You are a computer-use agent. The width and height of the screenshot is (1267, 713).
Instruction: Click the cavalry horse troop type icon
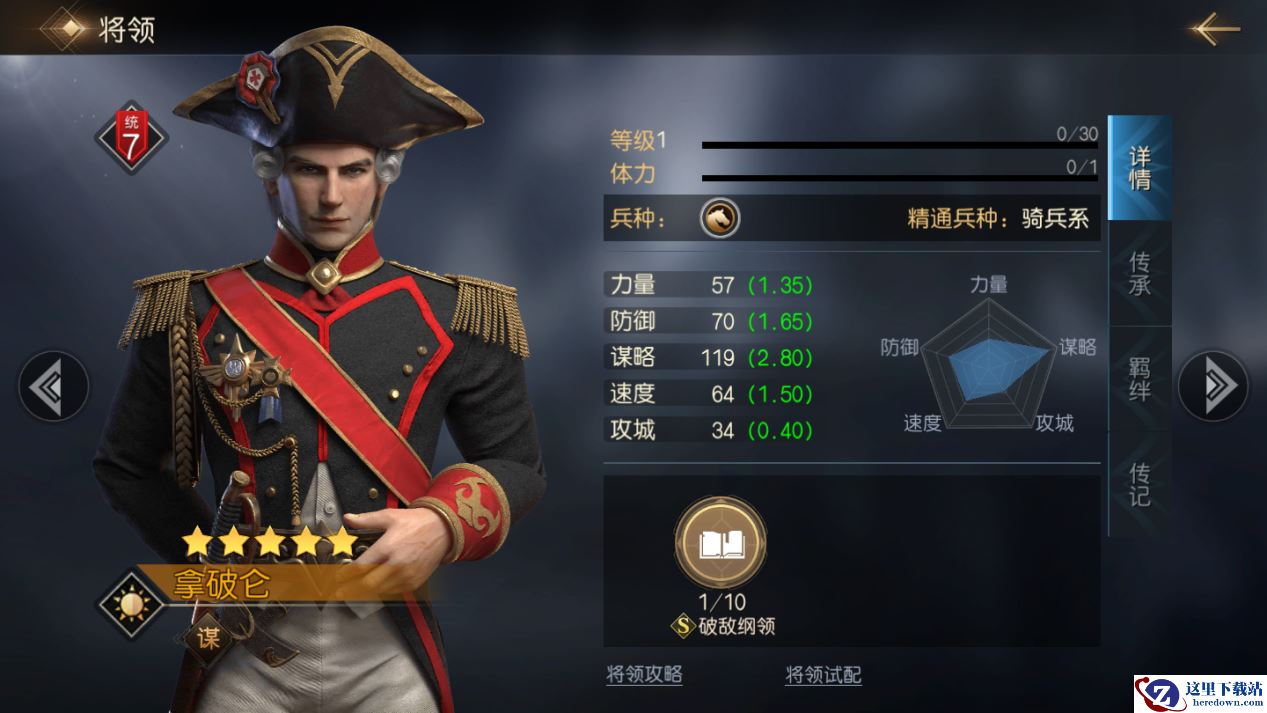click(719, 217)
